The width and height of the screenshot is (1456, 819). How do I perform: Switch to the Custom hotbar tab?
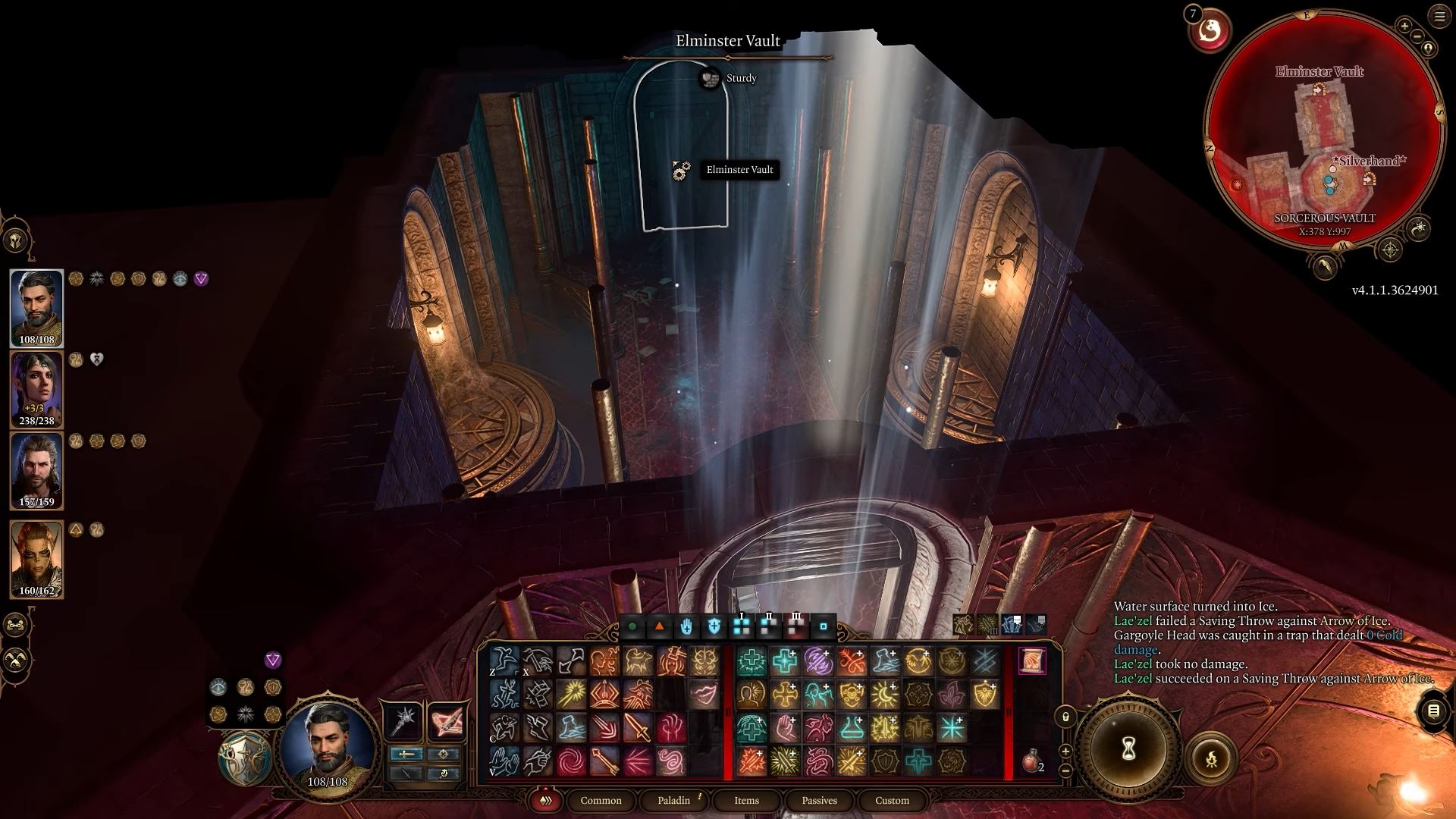coord(892,800)
